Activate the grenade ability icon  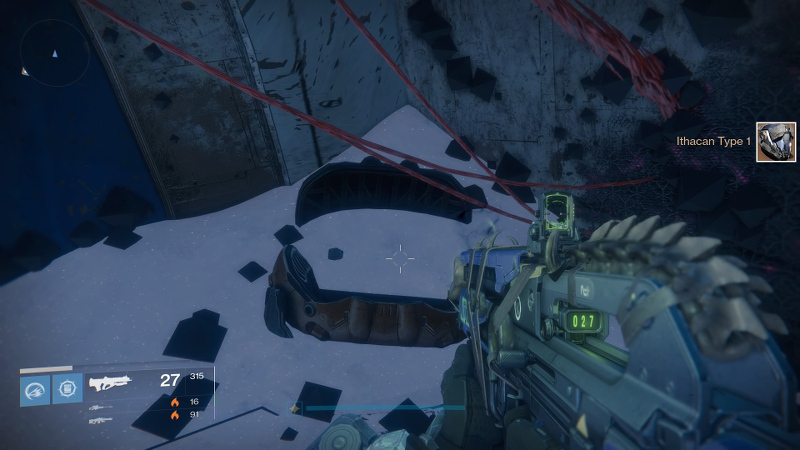pyautogui.click(x=36, y=389)
